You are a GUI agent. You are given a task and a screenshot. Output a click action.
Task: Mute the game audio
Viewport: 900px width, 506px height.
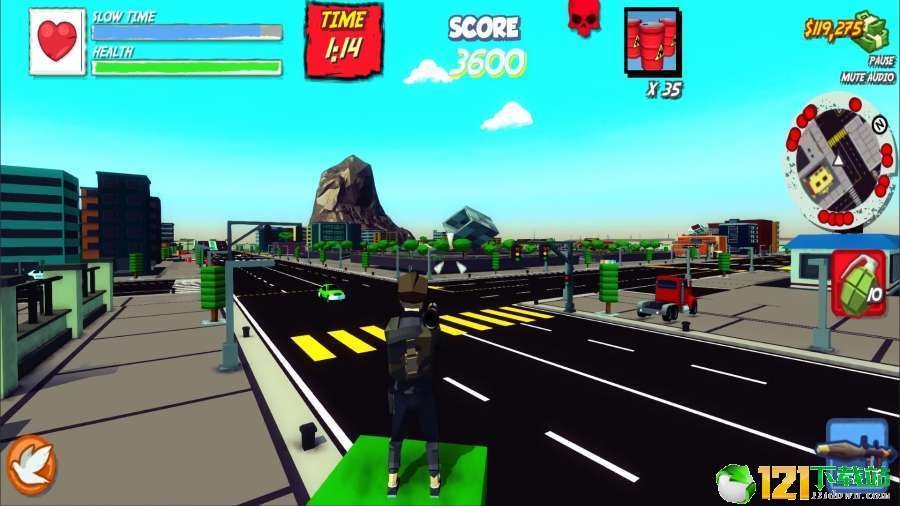point(867,77)
